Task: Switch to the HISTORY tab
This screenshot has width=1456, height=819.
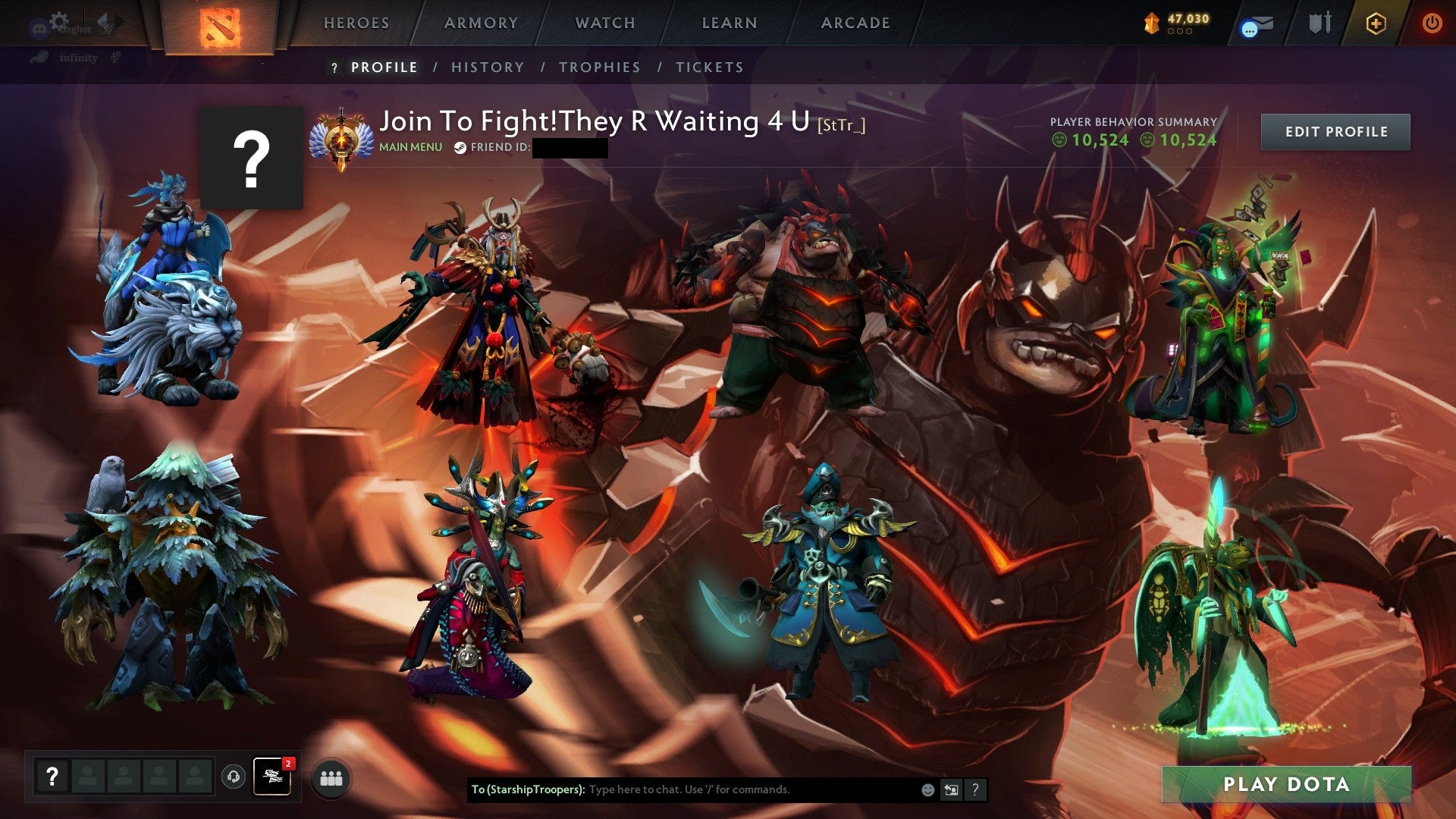Action: (x=488, y=67)
